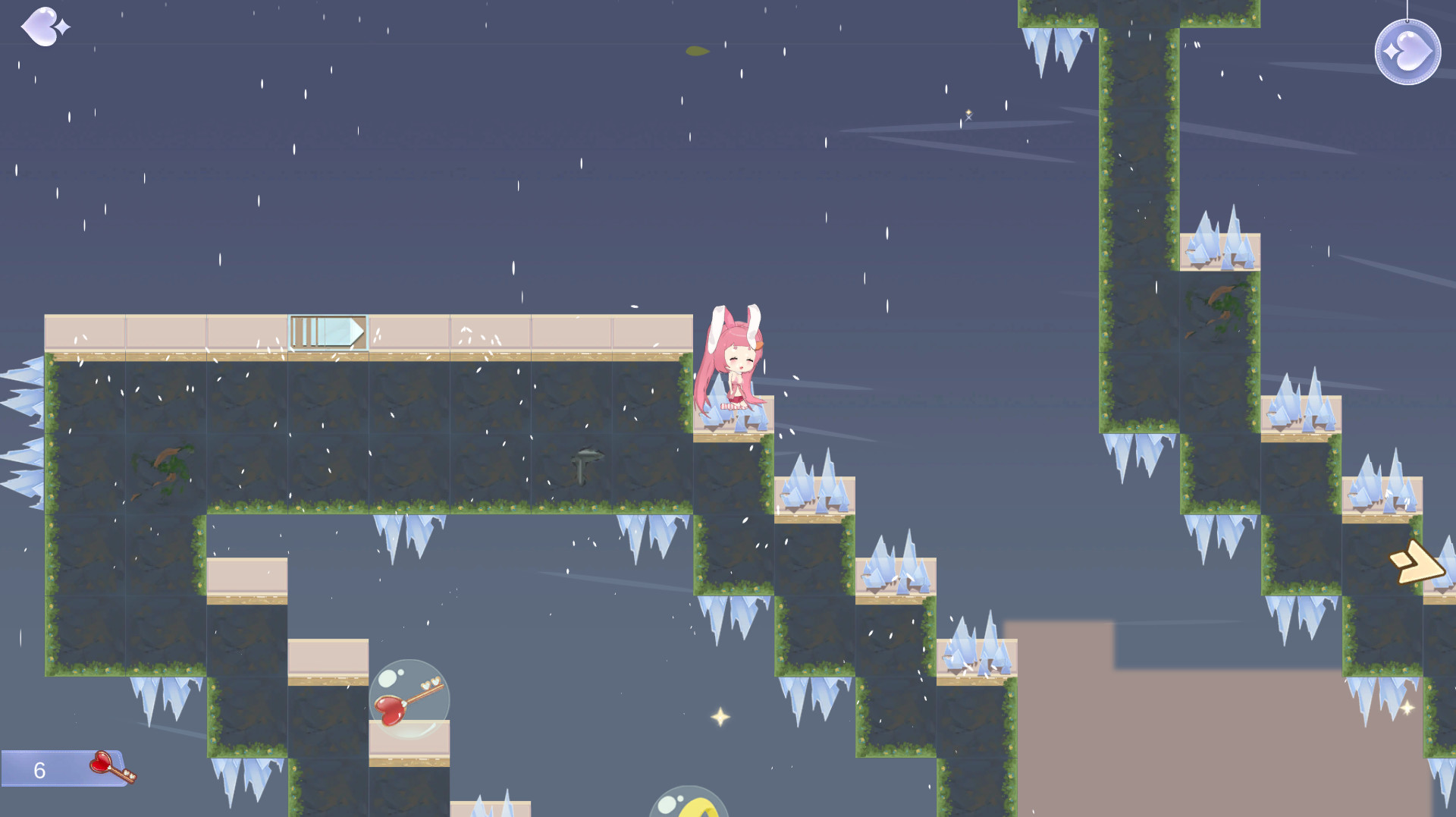Click the red heart of the collectible key
The width and height of the screenshot is (1456, 817).
[x=101, y=764]
